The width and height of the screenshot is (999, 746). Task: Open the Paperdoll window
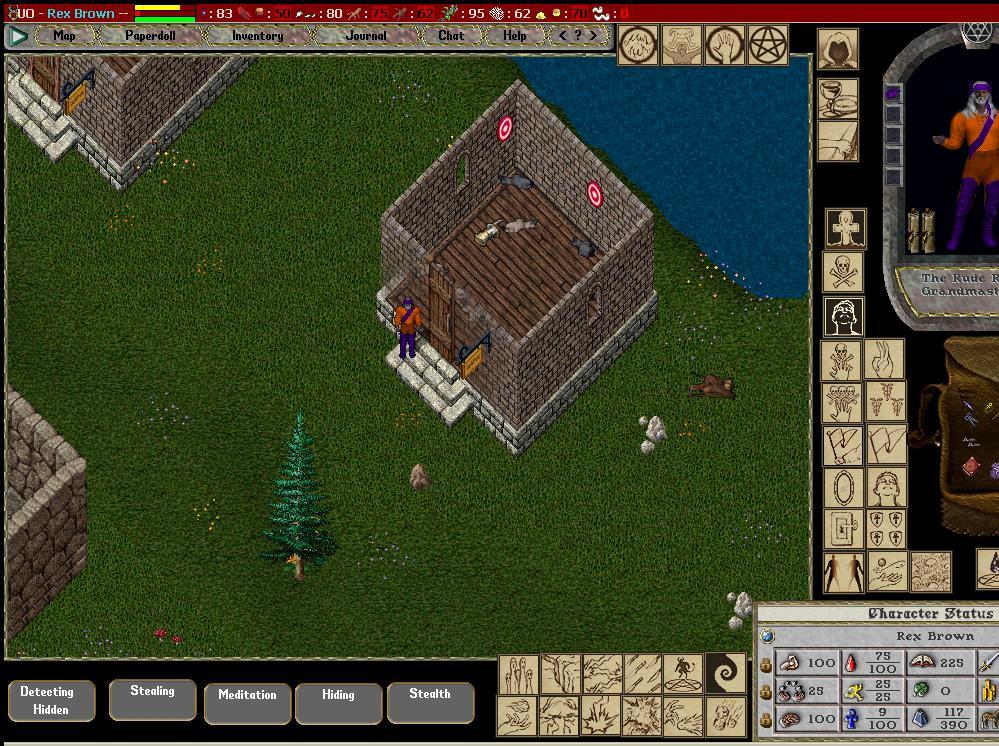click(x=150, y=35)
